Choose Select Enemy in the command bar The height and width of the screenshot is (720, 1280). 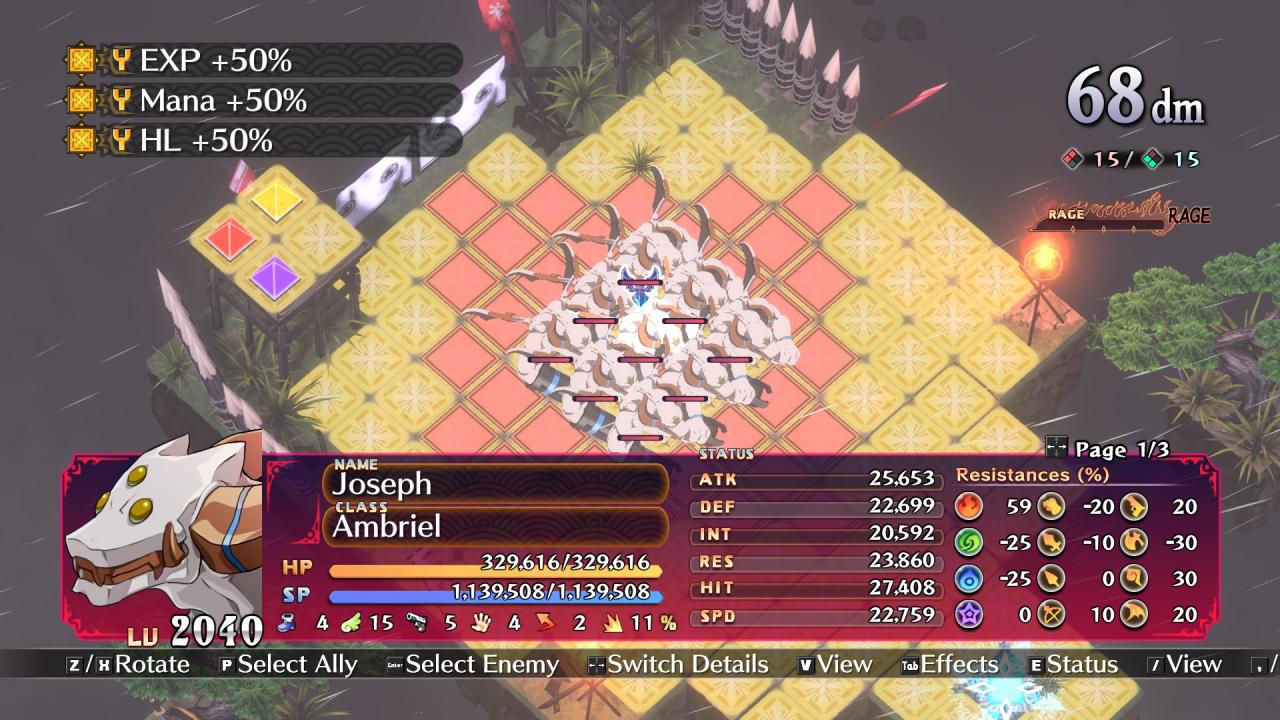tap(472, 665)
